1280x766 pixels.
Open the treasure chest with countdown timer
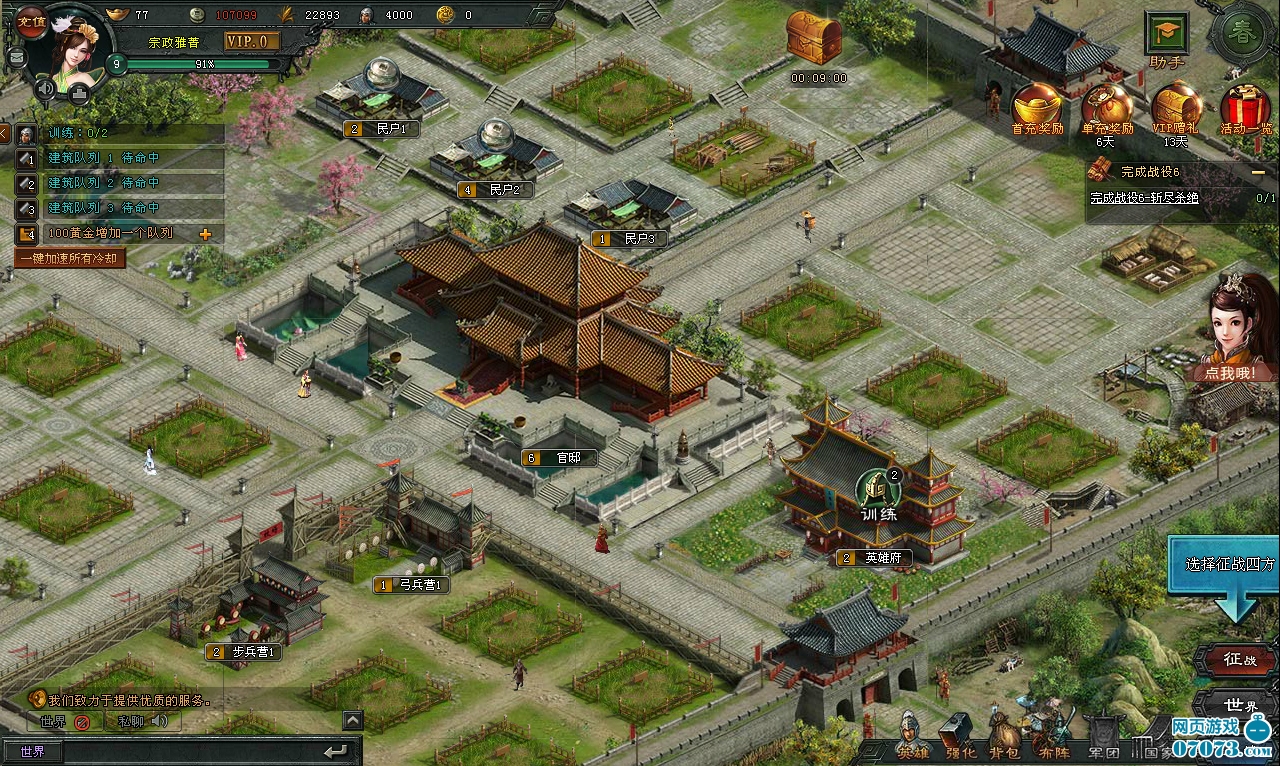tap(814, 38)
